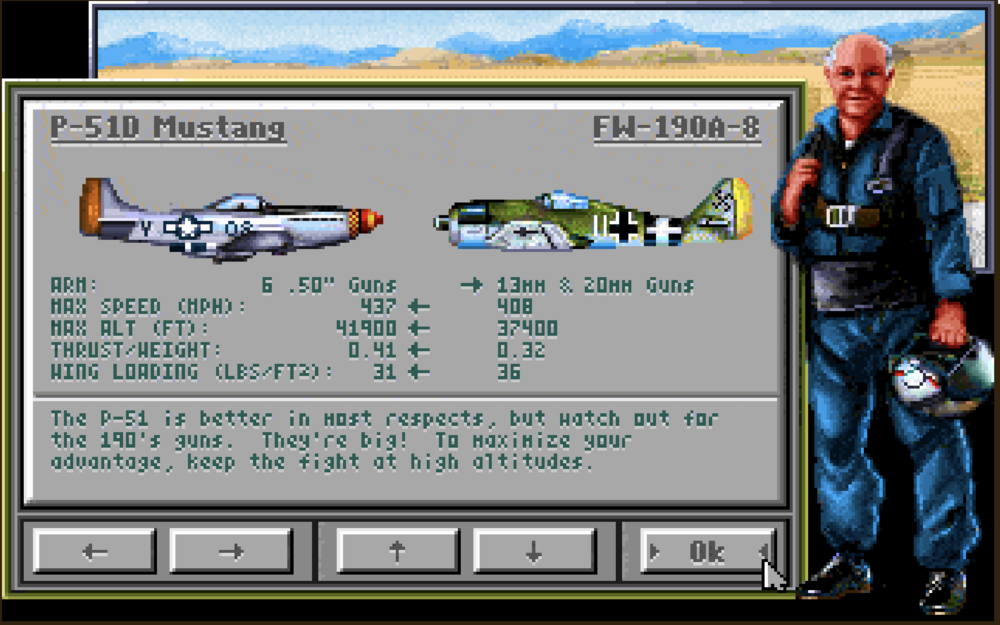Image resolution: width=1000 pixels, height=625 pixels.
Task: Click the right arrow button
Action: point(231,551)
